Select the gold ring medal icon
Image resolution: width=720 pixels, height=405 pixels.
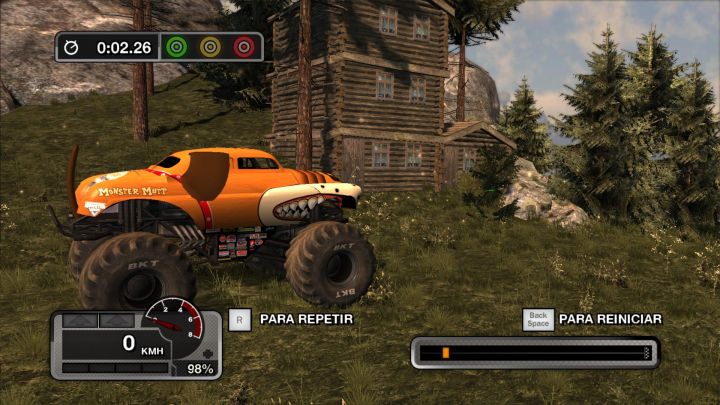[210, 46]
